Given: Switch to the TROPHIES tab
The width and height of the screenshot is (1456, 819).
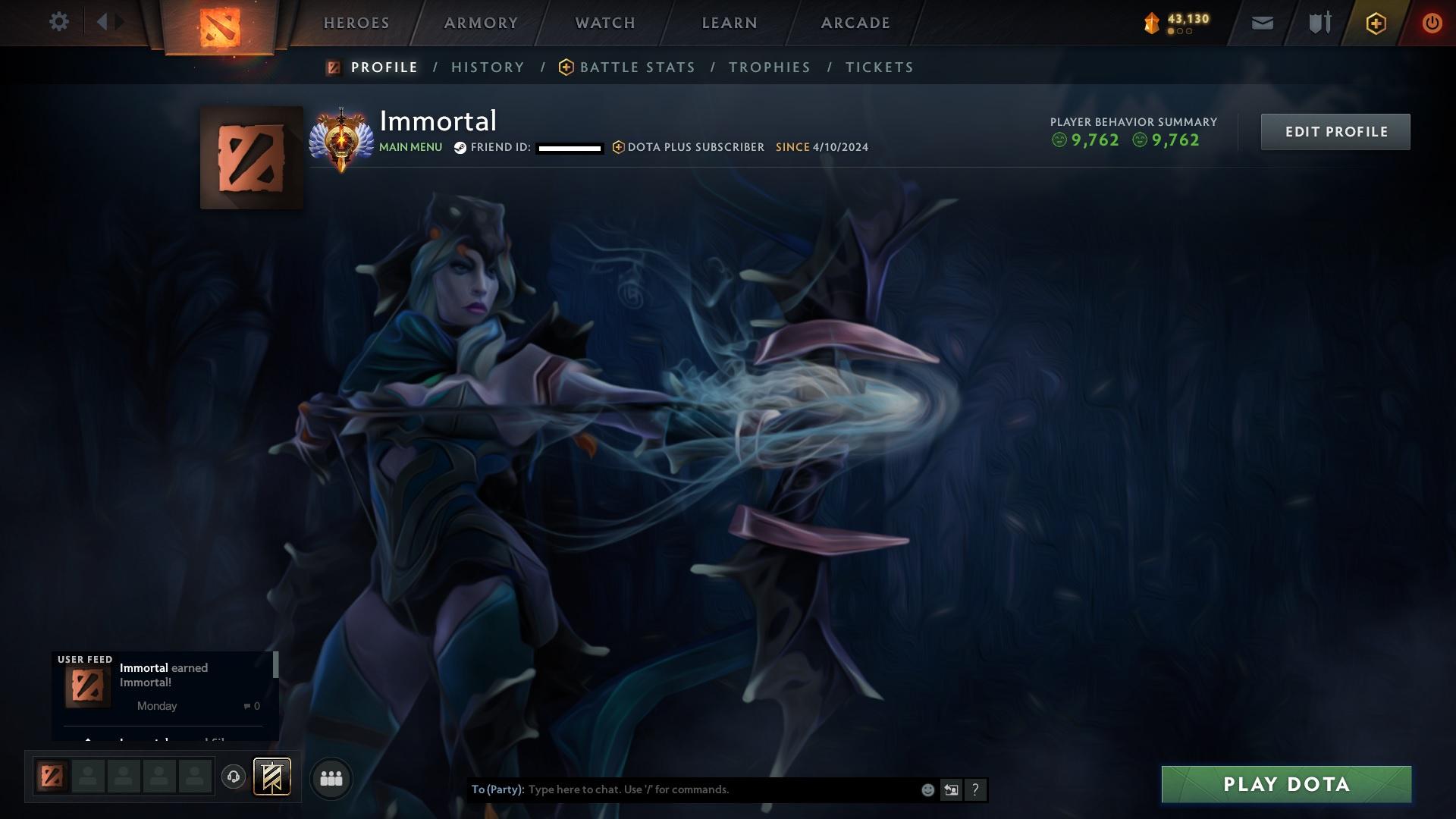Looking at the screenshot, I should 768,67.
